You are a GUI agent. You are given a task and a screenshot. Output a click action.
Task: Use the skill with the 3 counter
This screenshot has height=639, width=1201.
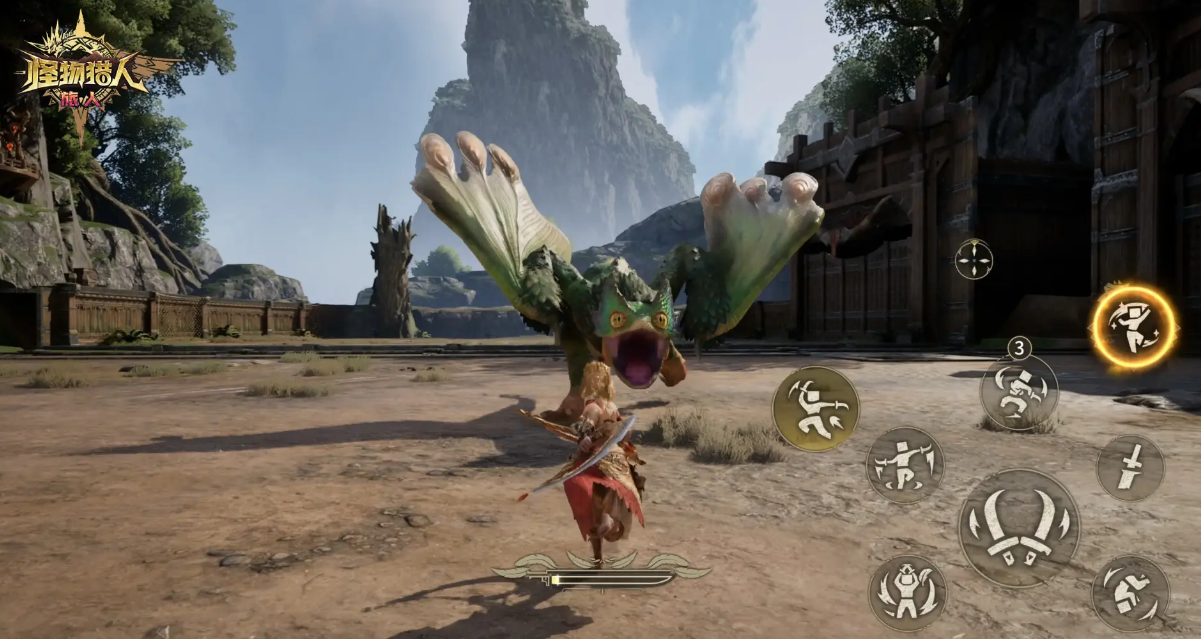click(x=1018, y=392)
